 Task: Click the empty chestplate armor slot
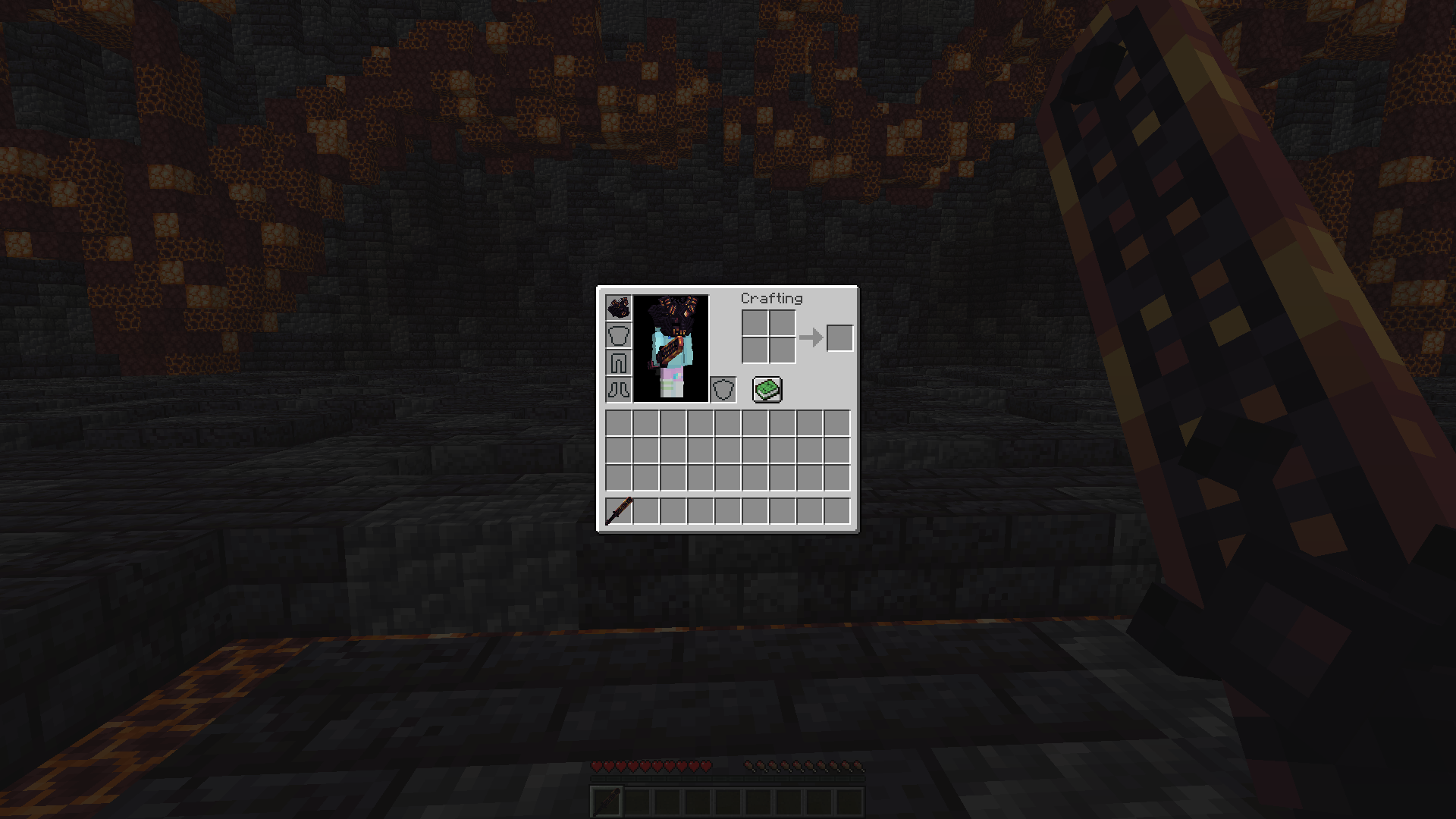coord(618,334)
